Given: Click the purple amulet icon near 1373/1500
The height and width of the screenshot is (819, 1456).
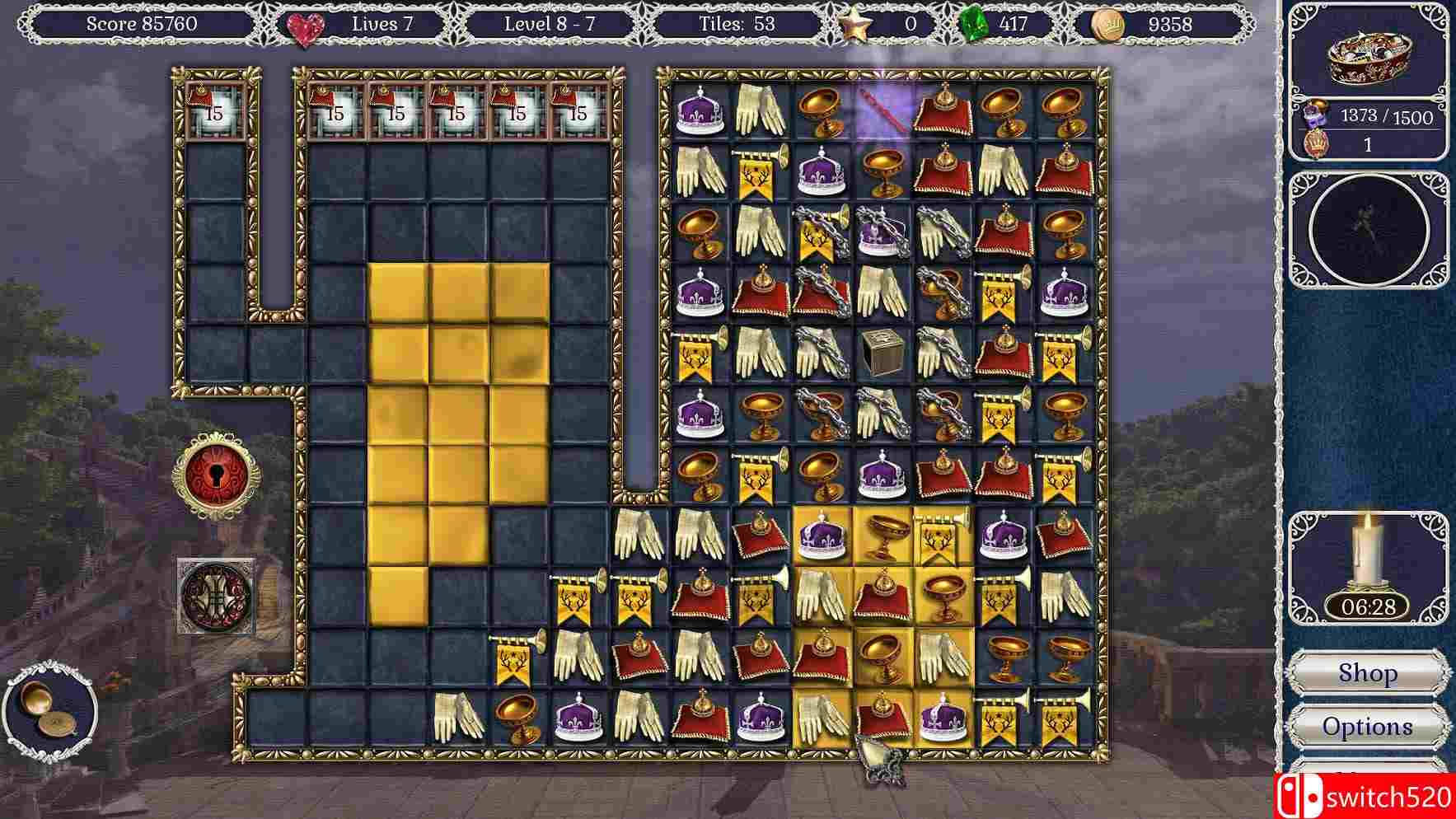Looking at the screenshot, I should [x=1316, y=115].
